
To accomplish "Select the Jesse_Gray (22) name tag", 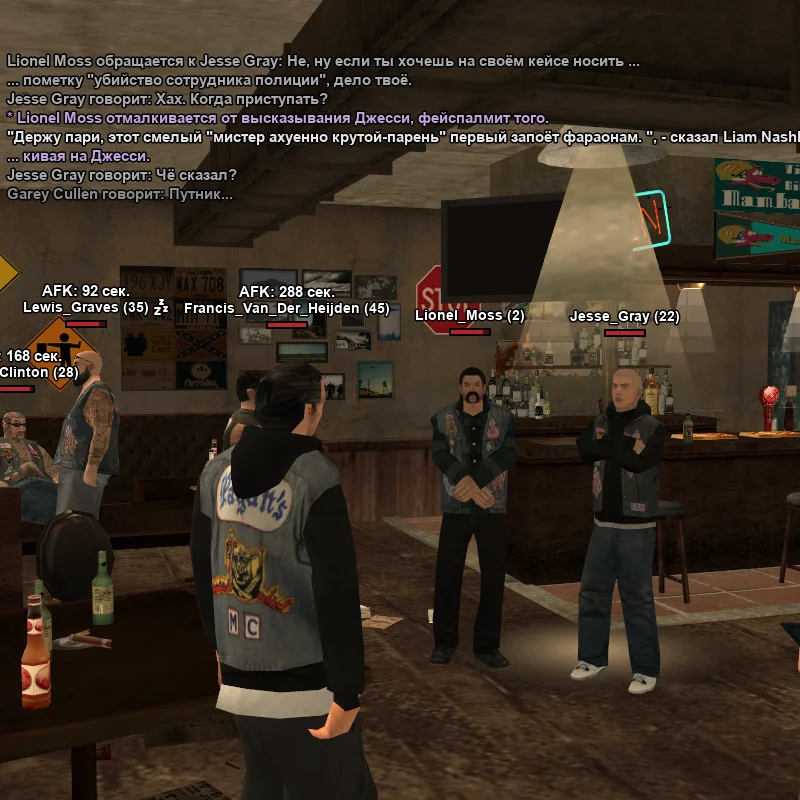I will tap(624, 317).
